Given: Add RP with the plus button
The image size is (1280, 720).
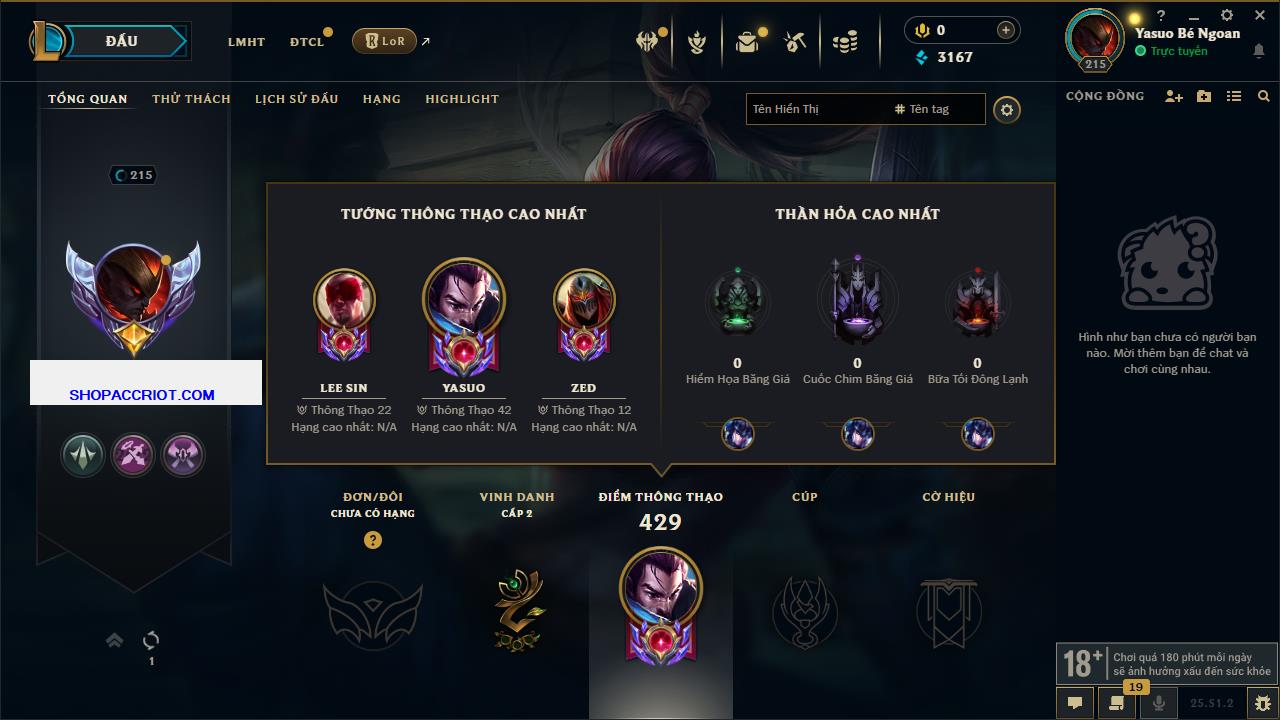Looking at the screenshot, I should pyautogui.click(x=1006, y=30).
